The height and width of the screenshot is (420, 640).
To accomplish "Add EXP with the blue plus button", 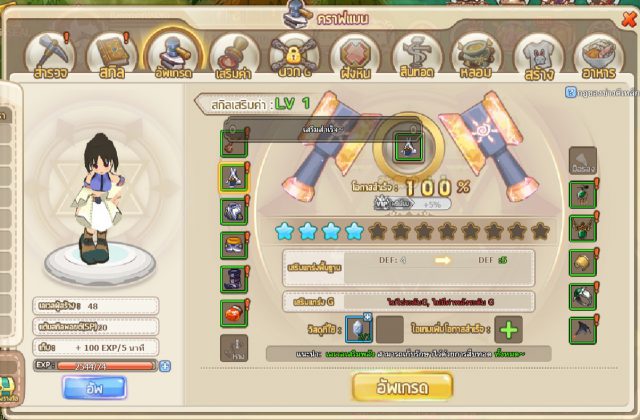I will tap(165, 366).
